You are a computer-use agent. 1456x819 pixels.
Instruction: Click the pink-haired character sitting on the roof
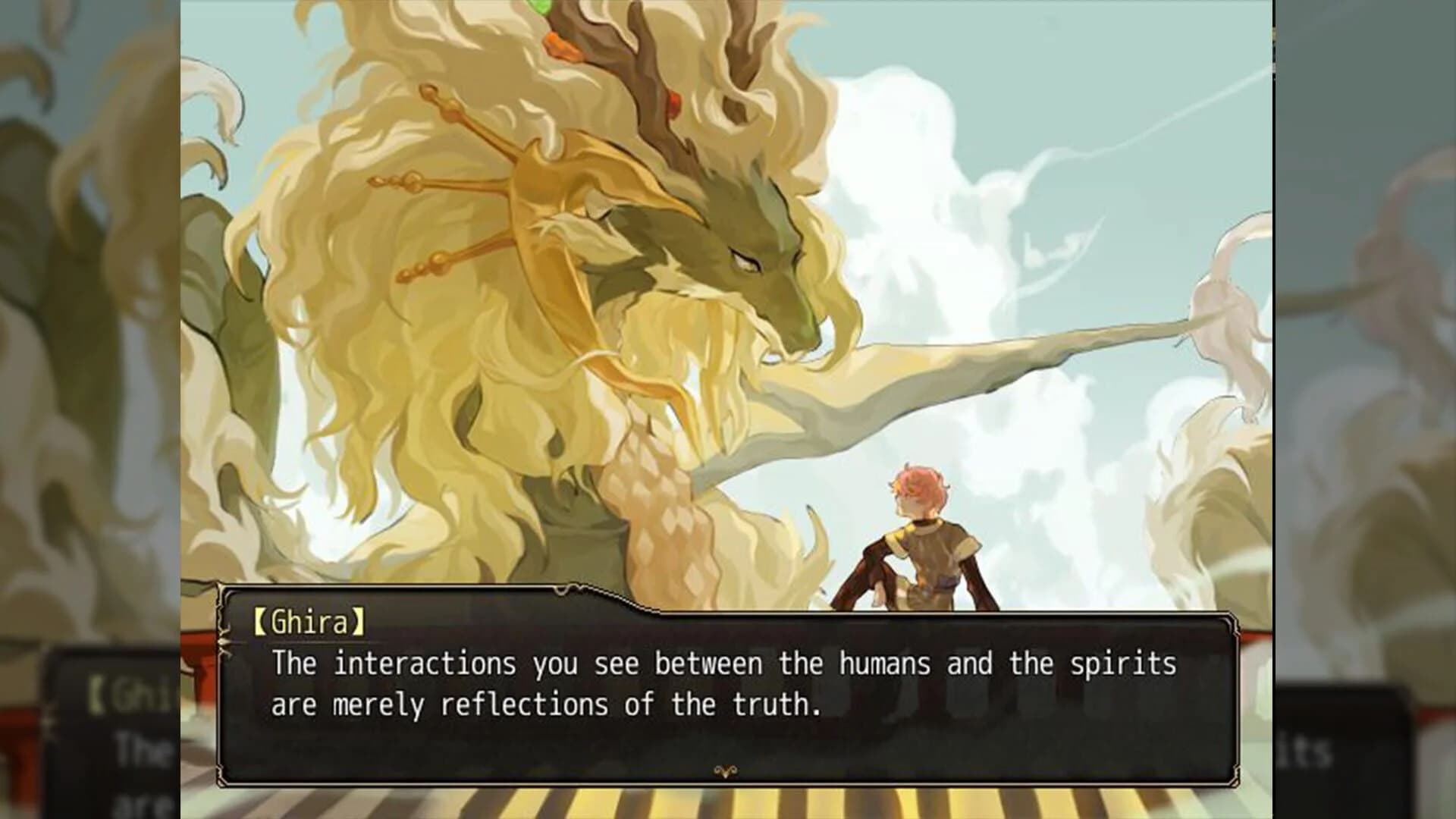tap(933, 531)
